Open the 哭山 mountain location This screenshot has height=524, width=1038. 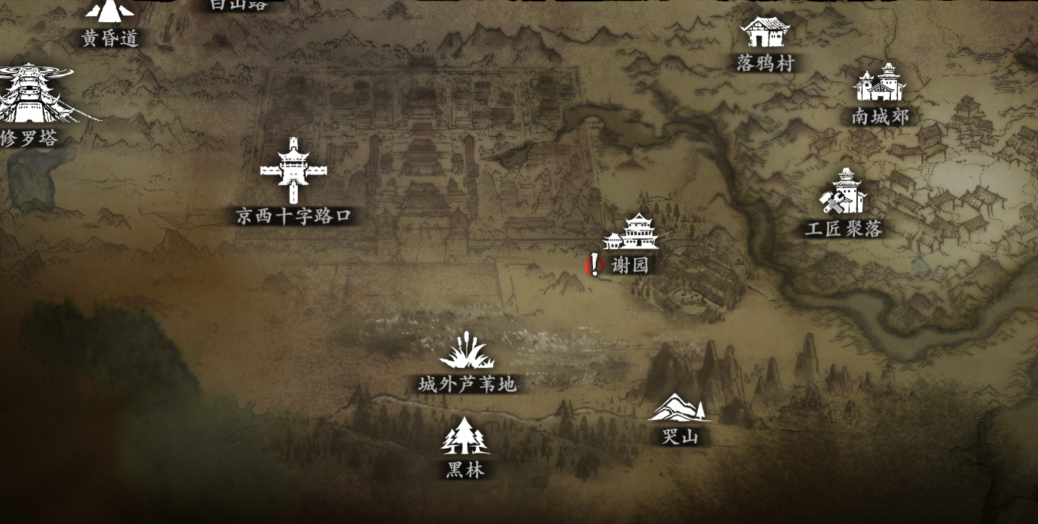point(679,409)
